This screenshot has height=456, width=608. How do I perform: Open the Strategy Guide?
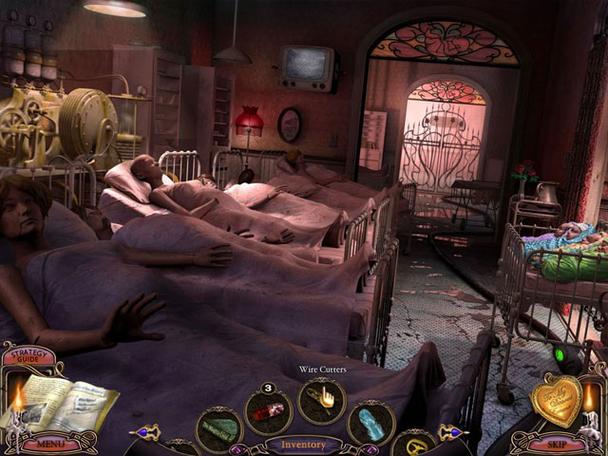[29, 356]
